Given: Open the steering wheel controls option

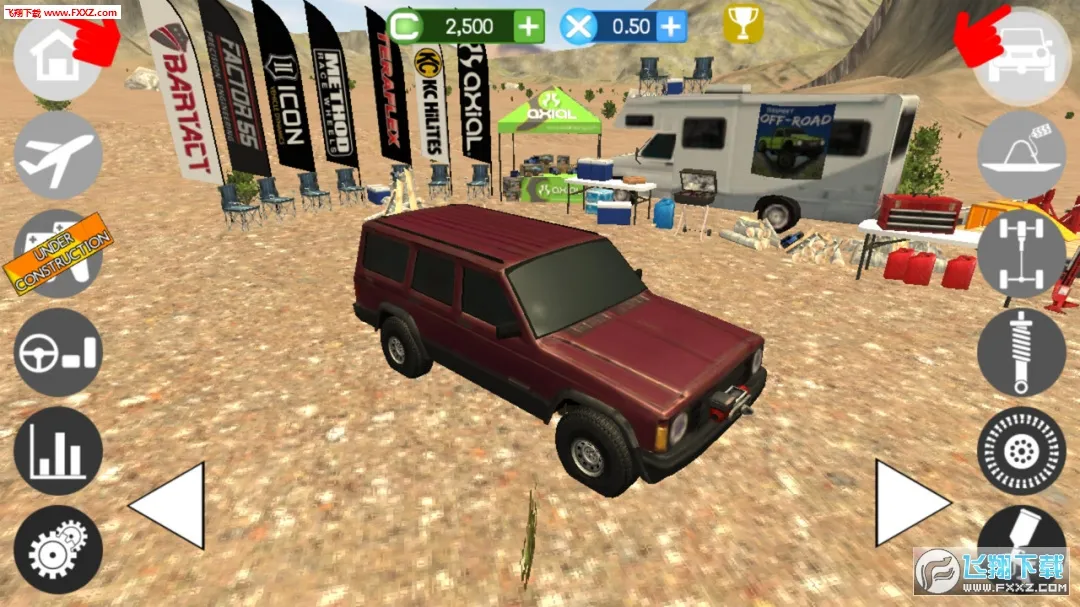Looking at the screenshot, I should coord(58,352).
